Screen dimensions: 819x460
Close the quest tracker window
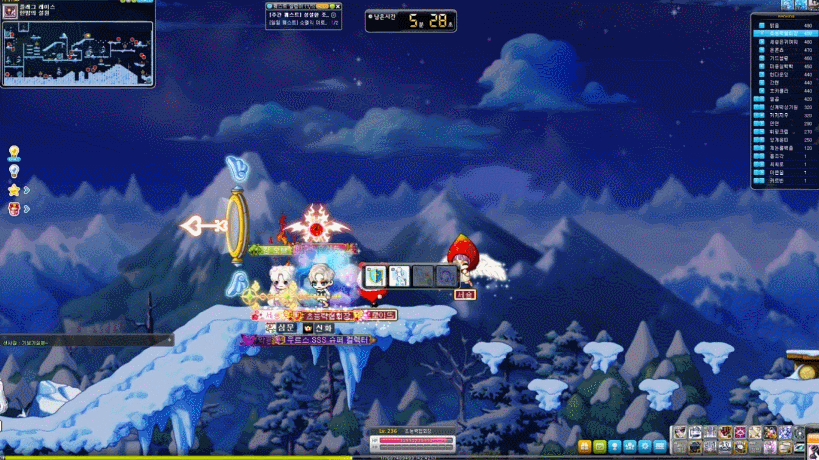335,6
